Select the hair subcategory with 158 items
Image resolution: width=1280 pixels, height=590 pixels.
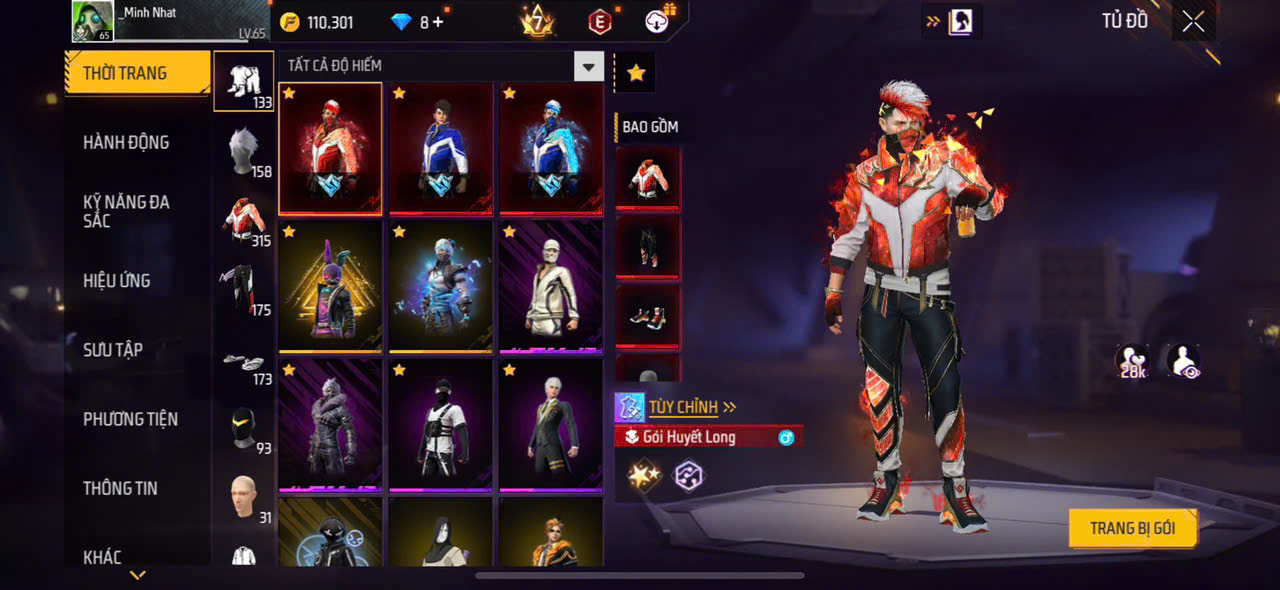coord(245,151)
